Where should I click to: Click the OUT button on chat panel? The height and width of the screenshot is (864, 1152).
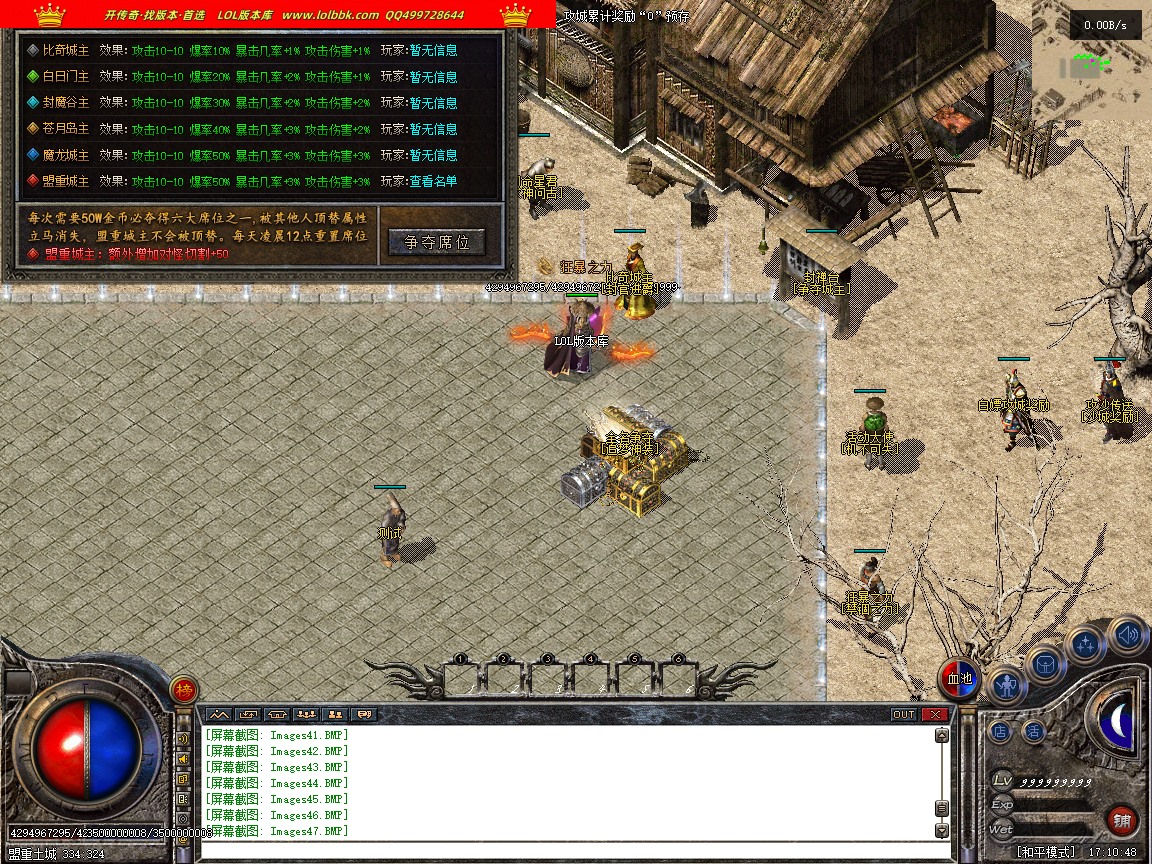[x=904, y=714]
